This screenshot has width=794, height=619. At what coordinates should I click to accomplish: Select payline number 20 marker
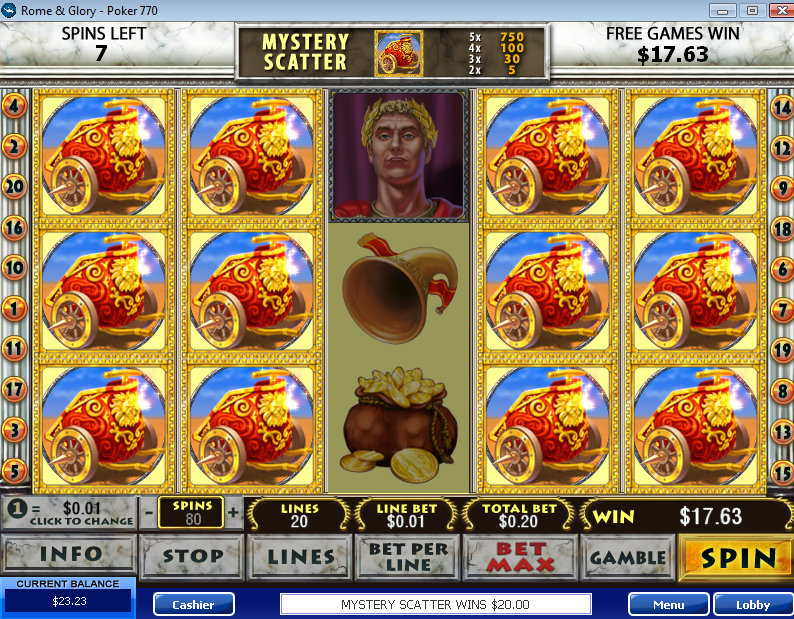click(x=14, y=186)
